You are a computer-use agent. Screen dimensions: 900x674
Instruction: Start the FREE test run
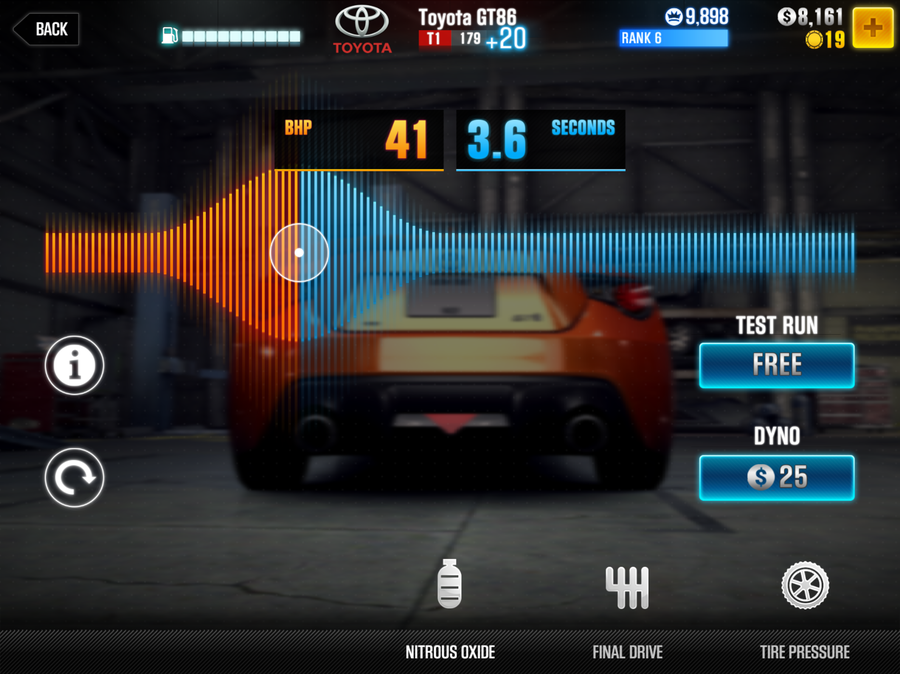(x=776, y=365)
